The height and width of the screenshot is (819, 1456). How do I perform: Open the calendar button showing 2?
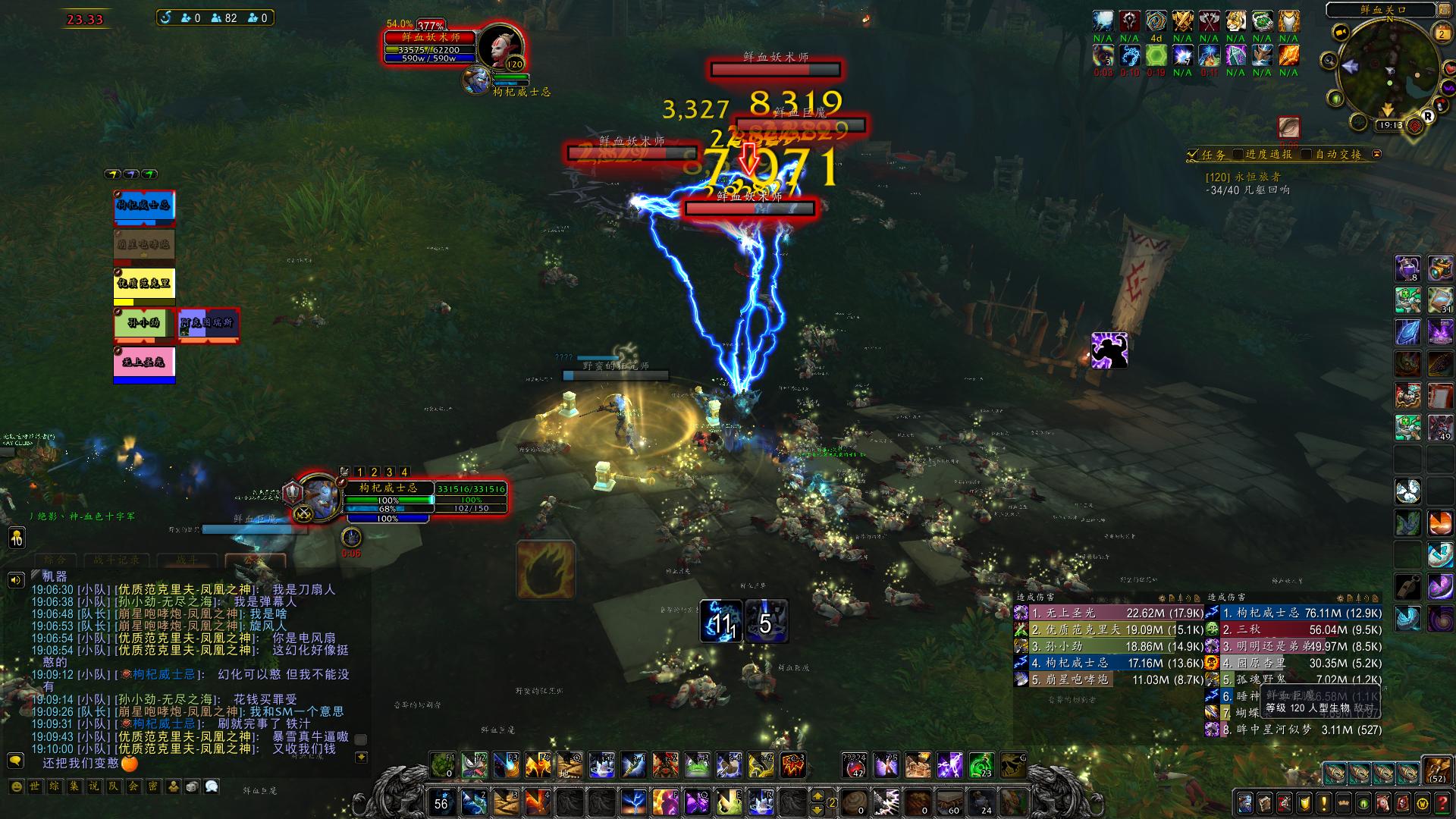[1442, 34]
